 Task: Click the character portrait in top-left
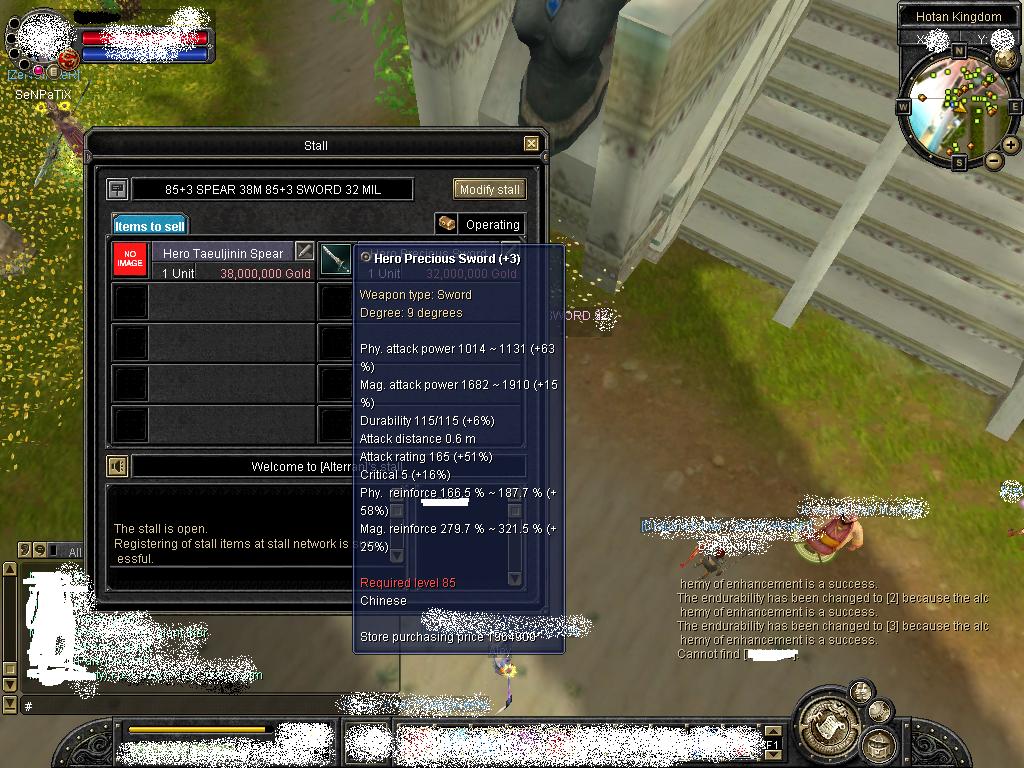pyautogui.click(x=42, y=38)
